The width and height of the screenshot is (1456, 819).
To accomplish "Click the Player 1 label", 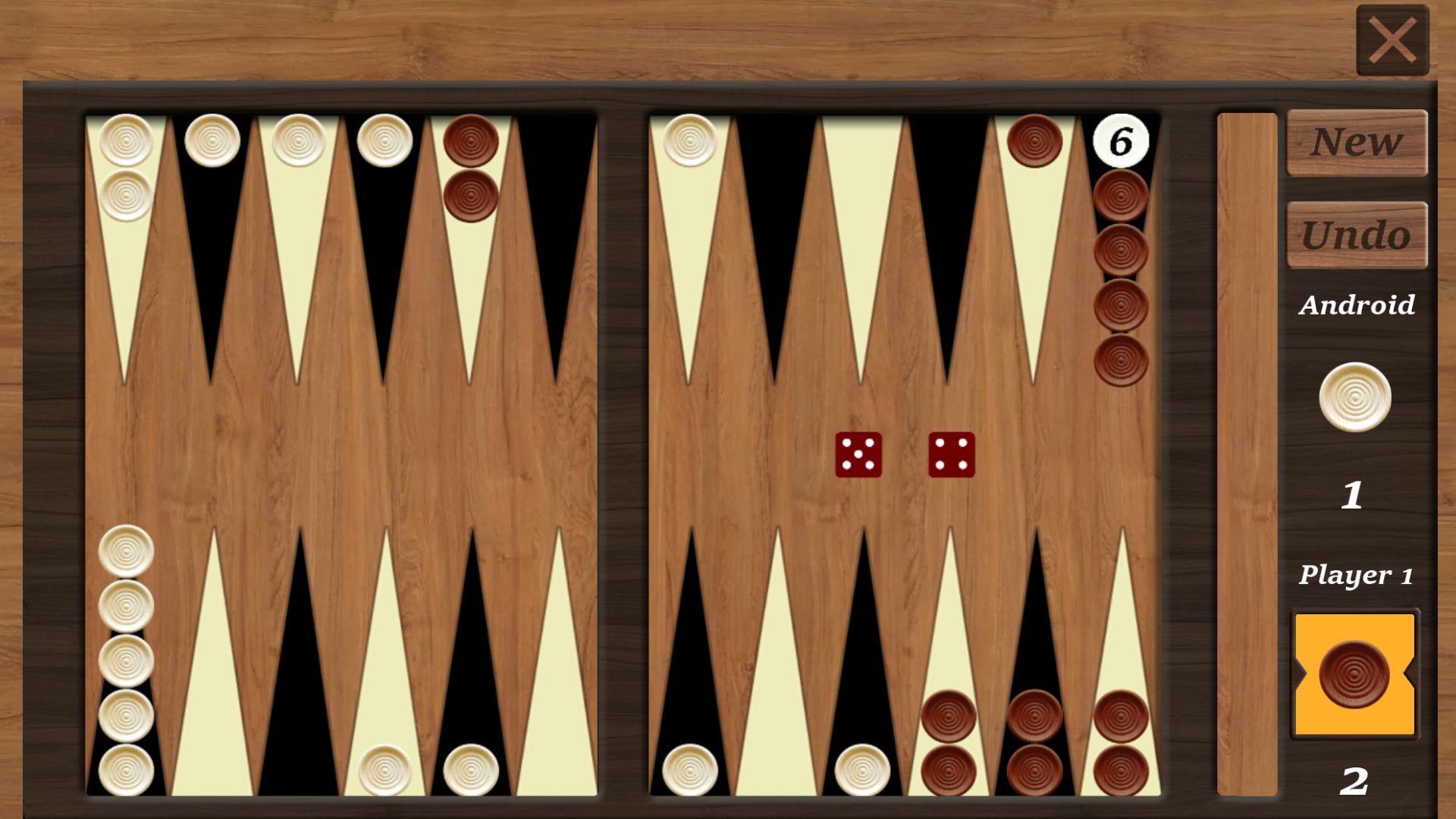I will point(1357,574).
